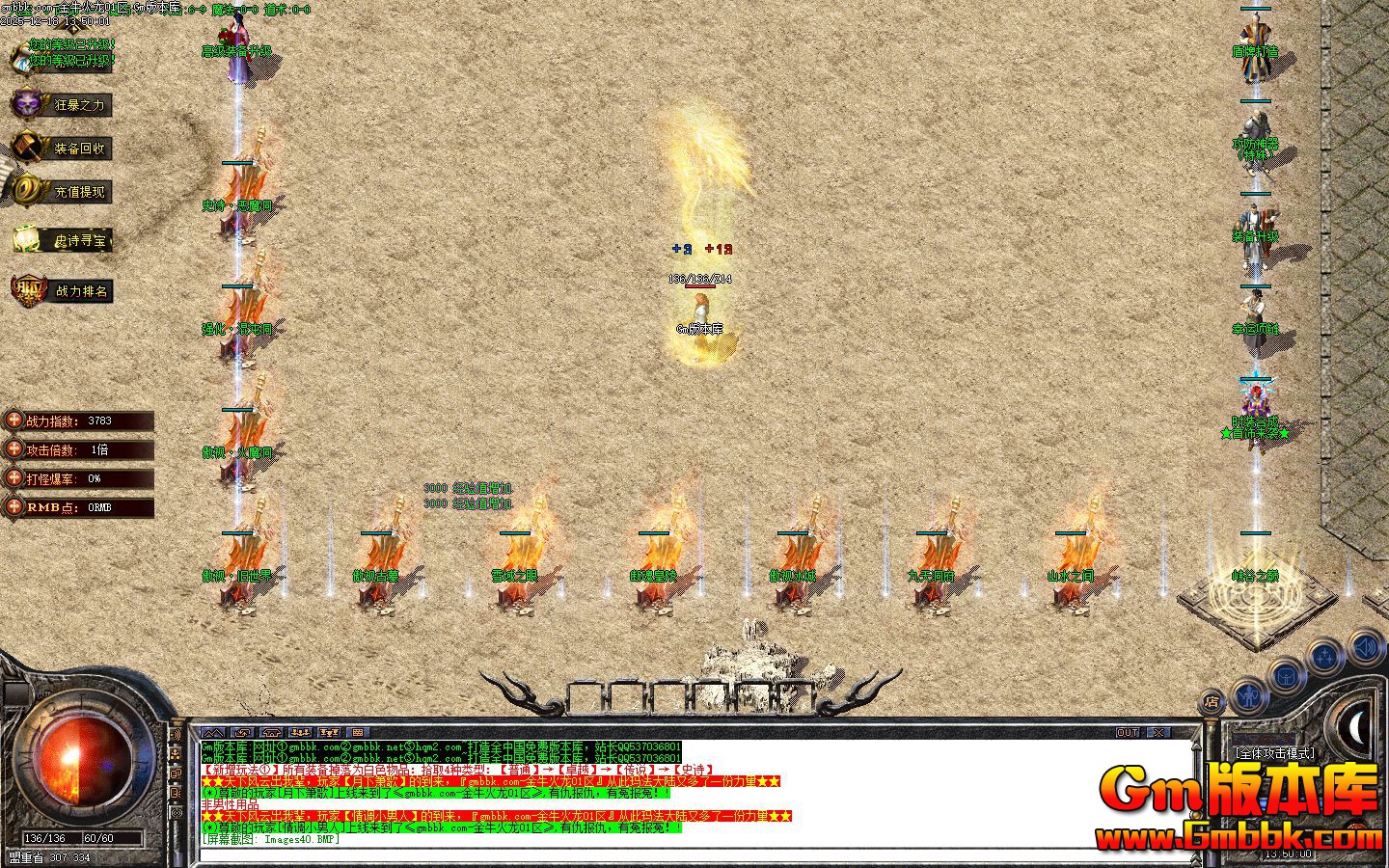Select the first chat toolbar button

pyautogui.click(x=213, y=733)
